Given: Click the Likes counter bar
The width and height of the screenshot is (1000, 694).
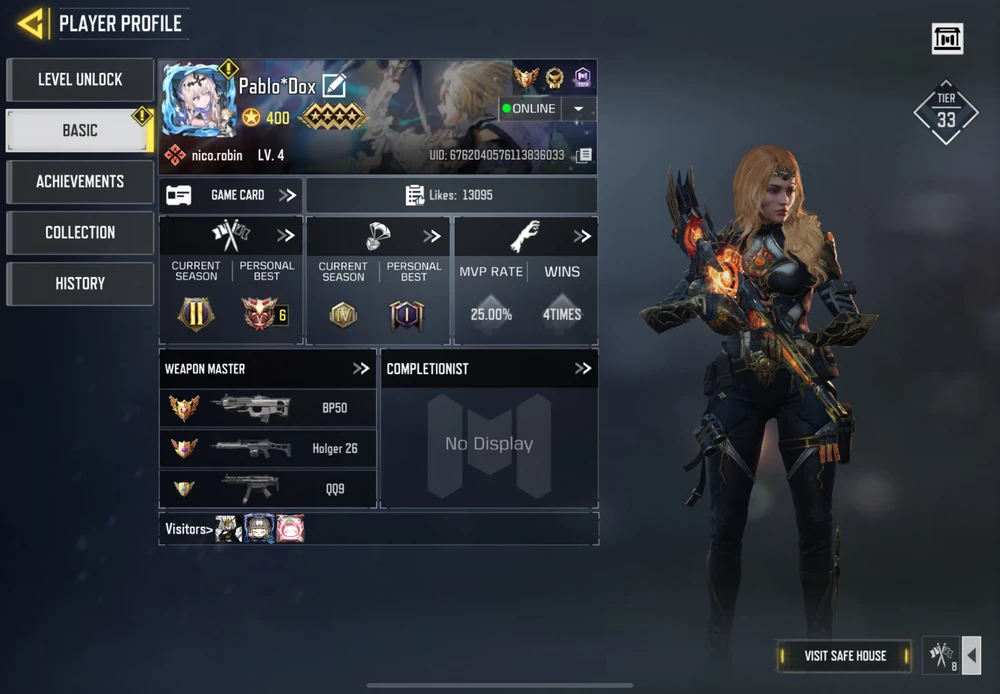Looking at the screenshot, I should click(451, 195).
